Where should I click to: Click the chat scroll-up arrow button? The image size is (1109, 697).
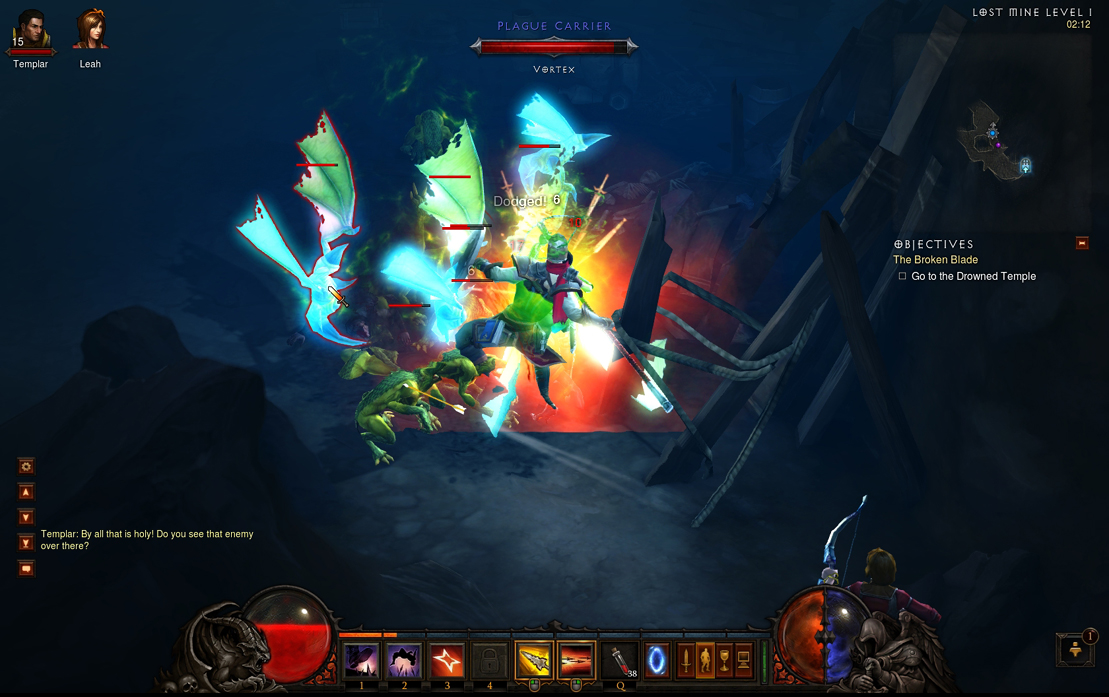click(27, 492)
